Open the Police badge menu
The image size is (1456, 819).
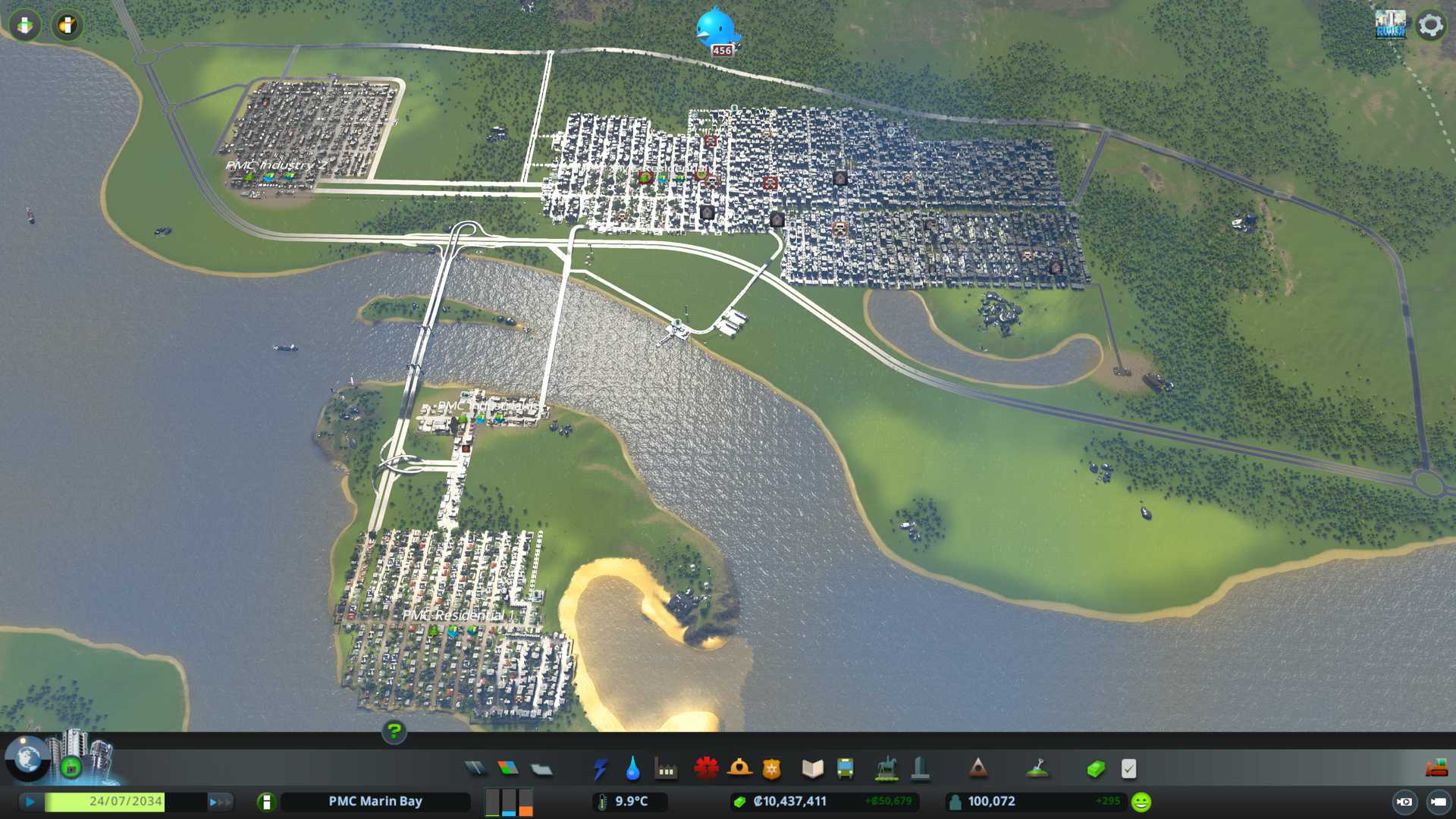tap(771, 769)
